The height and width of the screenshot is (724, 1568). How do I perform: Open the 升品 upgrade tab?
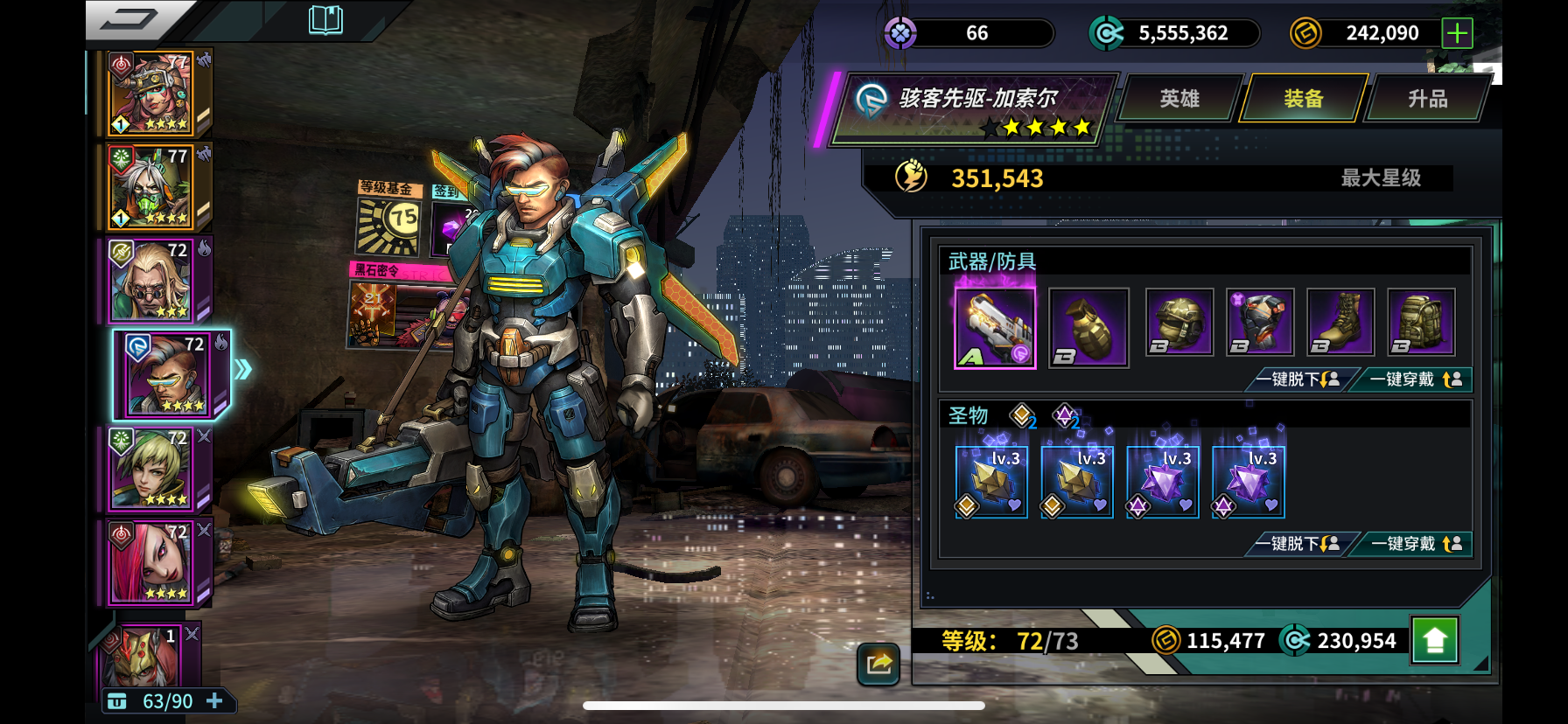(1426, 99)
